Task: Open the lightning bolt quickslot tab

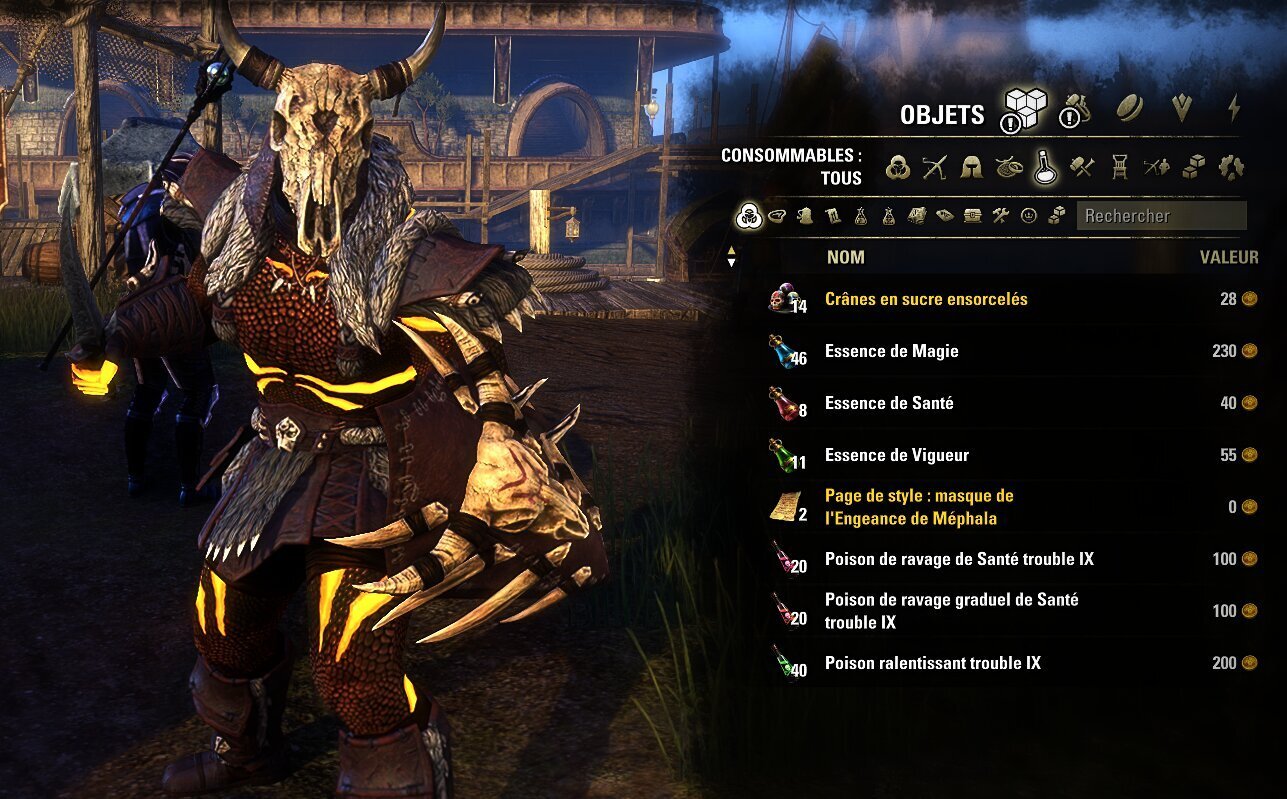Action: click(1234, 108)
